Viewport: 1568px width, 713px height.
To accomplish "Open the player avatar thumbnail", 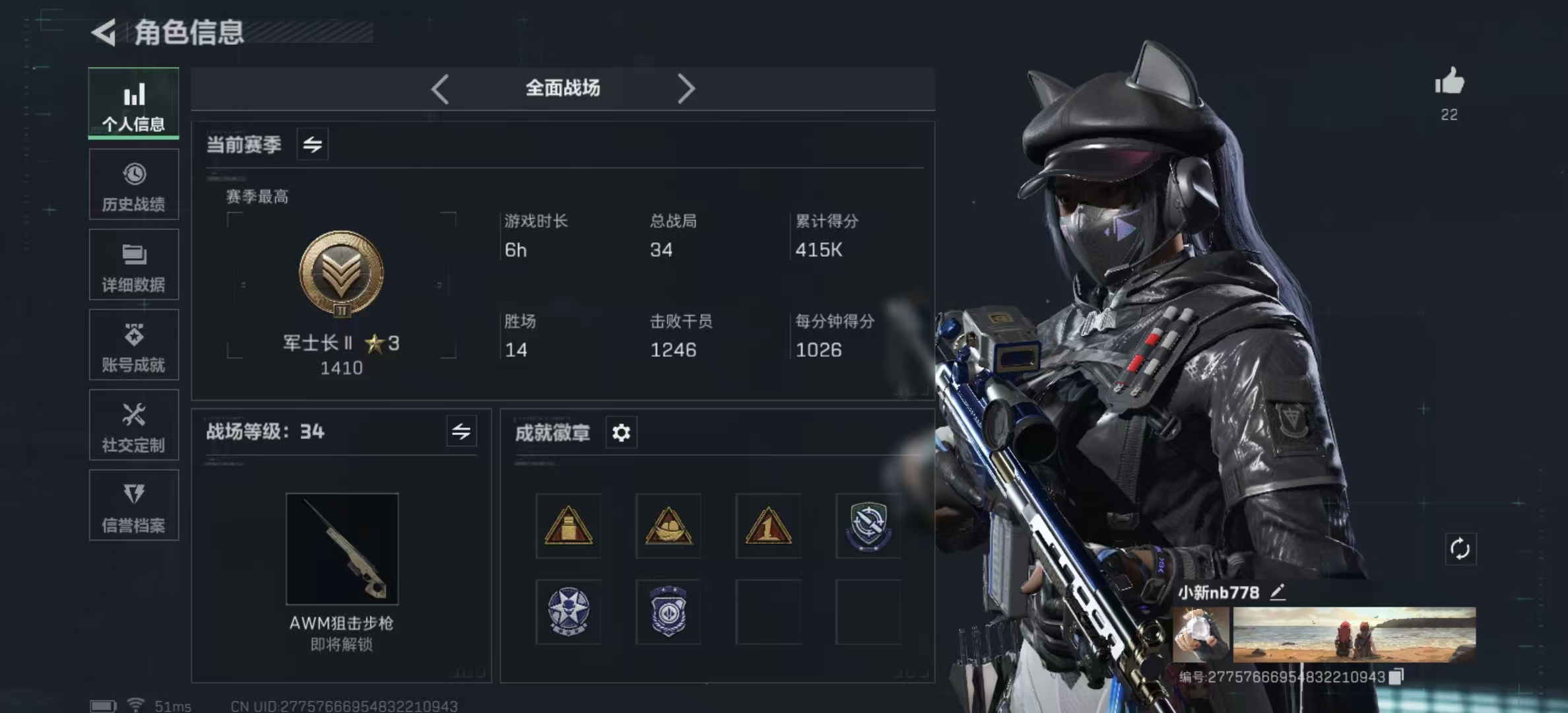I will [1201, 634].
